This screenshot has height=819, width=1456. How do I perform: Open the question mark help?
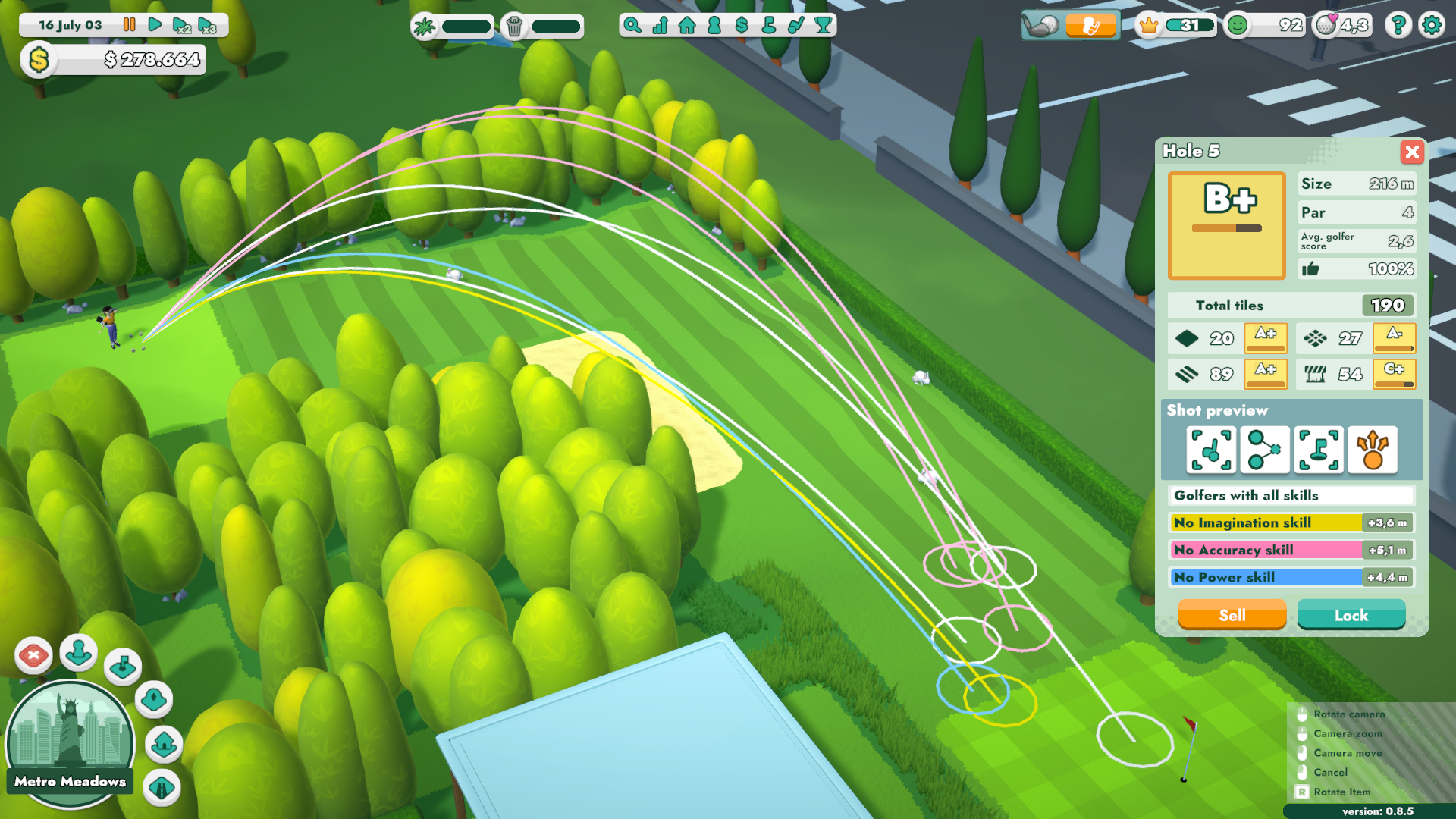tap(1398, 26)
